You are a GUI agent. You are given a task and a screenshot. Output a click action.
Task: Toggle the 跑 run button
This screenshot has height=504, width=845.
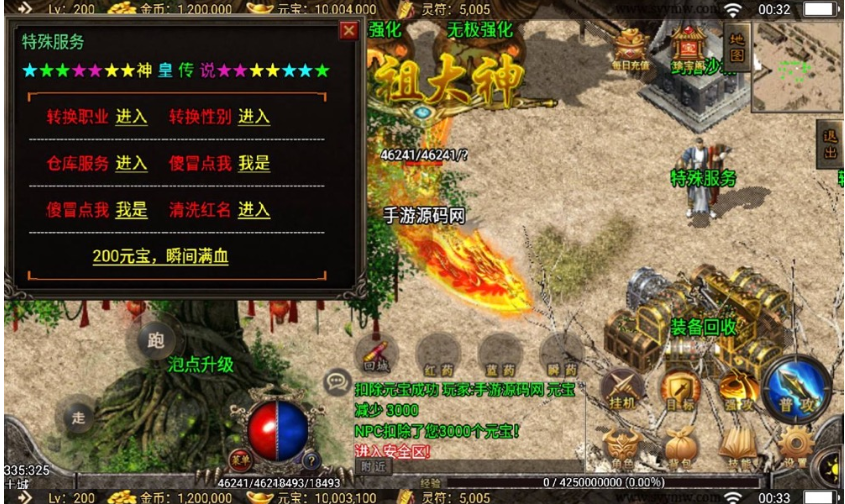[155, 341]
